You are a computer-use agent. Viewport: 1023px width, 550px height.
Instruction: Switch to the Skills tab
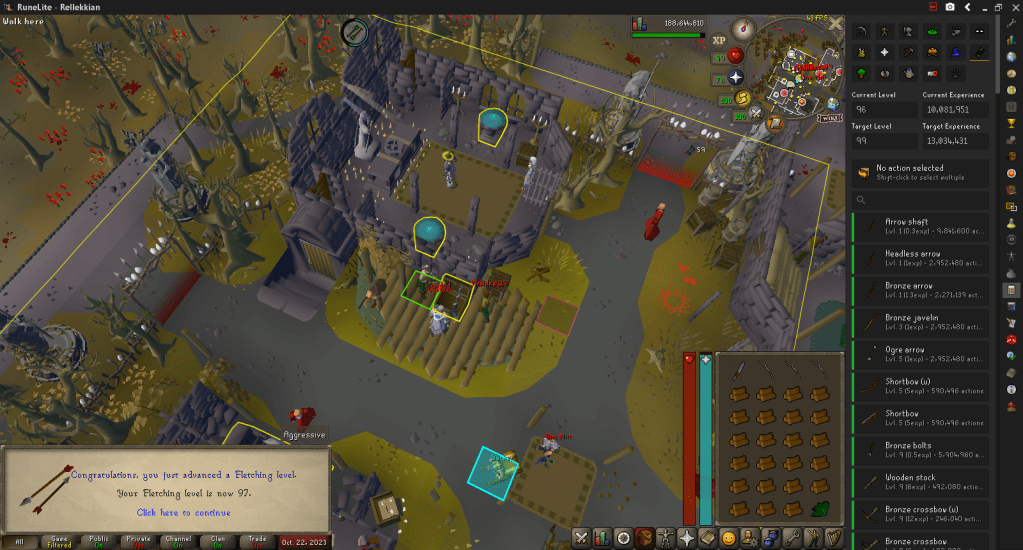[x=601, y=537]
